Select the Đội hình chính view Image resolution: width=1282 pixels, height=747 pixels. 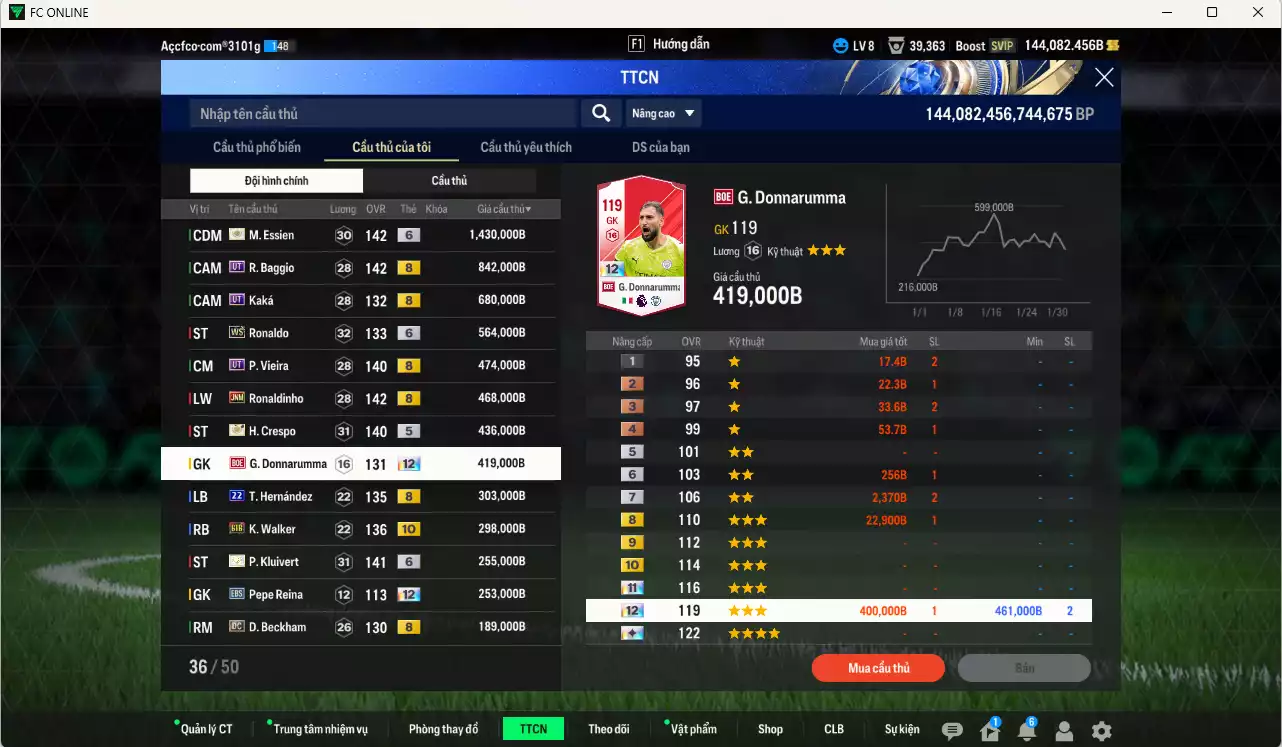276,181
